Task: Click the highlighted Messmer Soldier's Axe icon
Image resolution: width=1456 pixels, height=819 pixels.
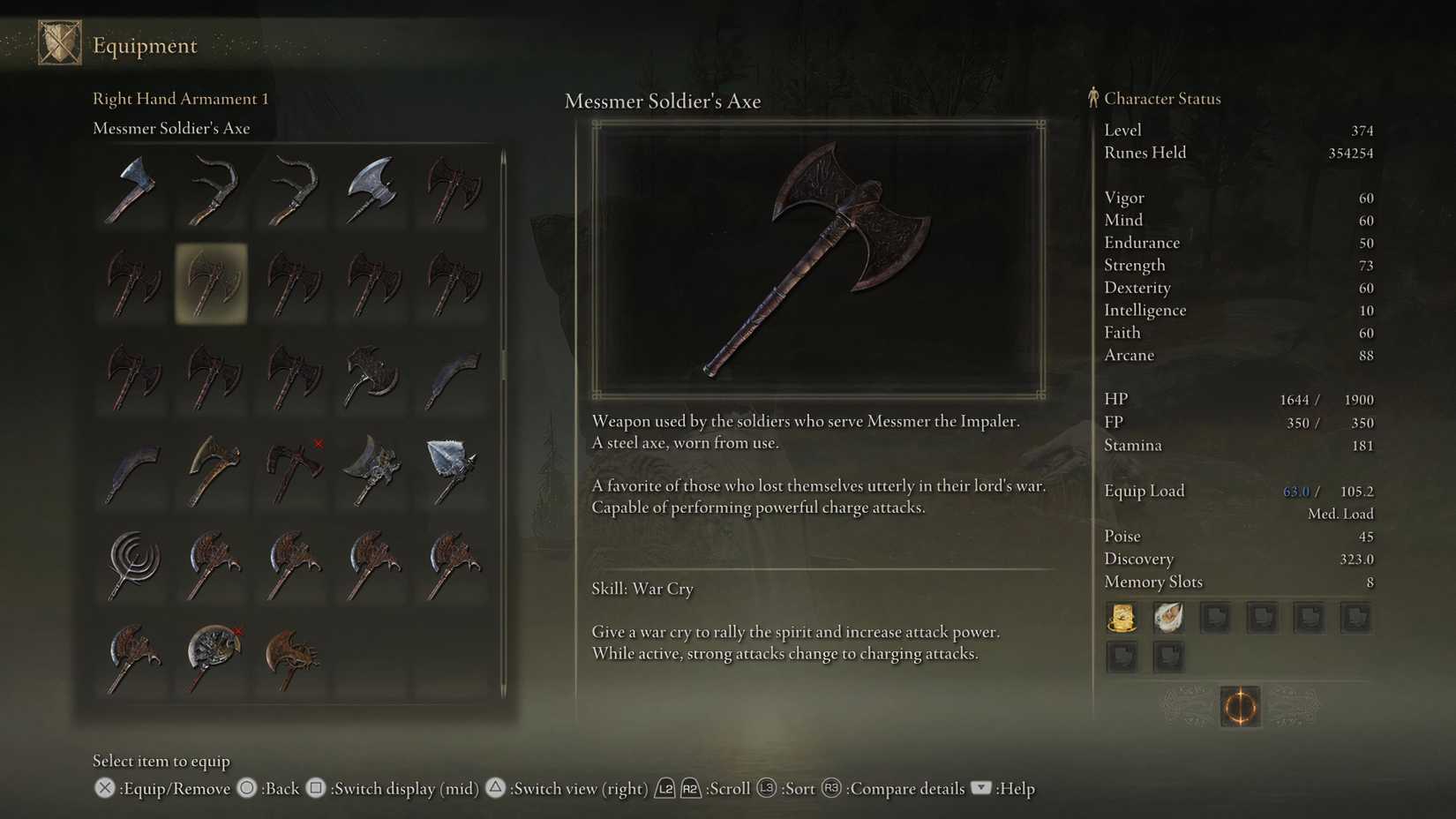Action: 212,282
